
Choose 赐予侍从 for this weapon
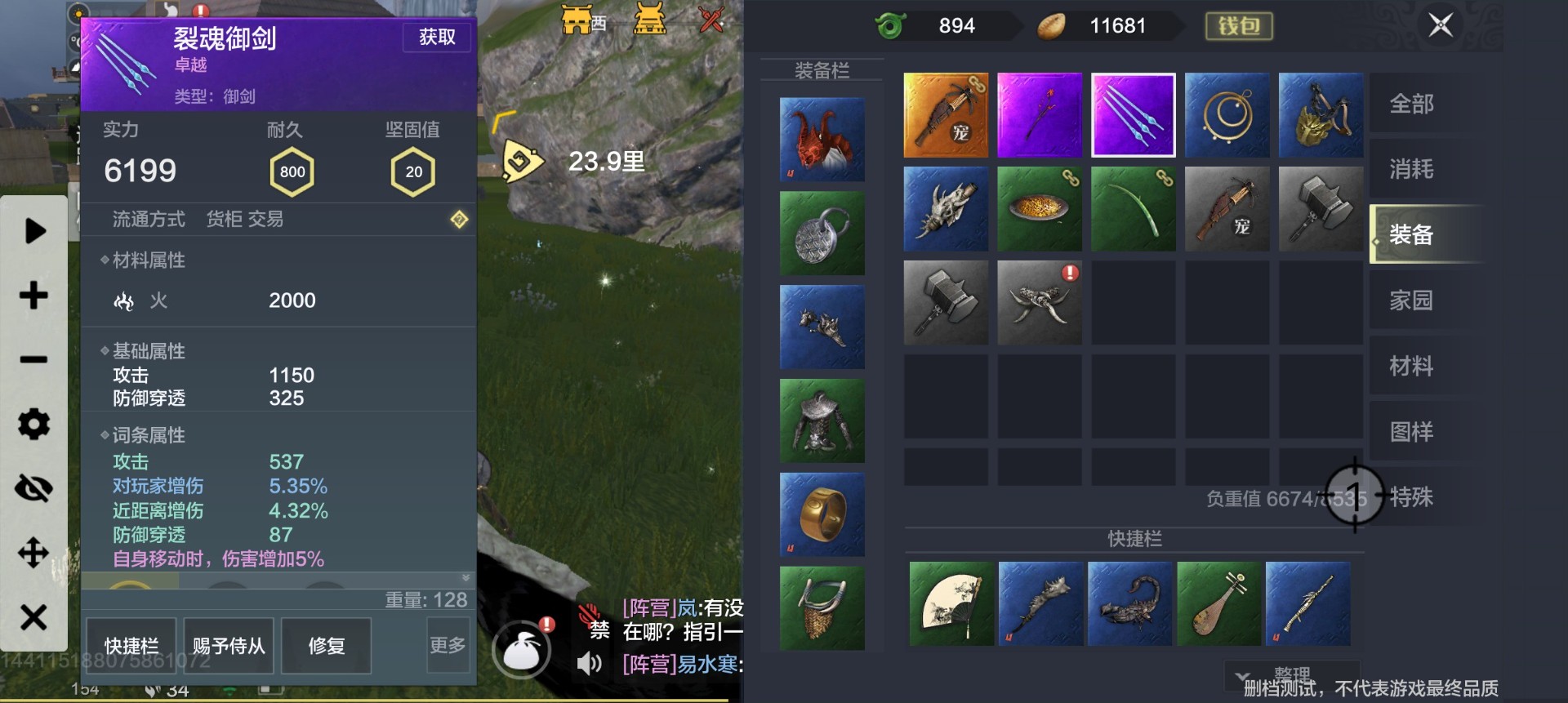229,645
